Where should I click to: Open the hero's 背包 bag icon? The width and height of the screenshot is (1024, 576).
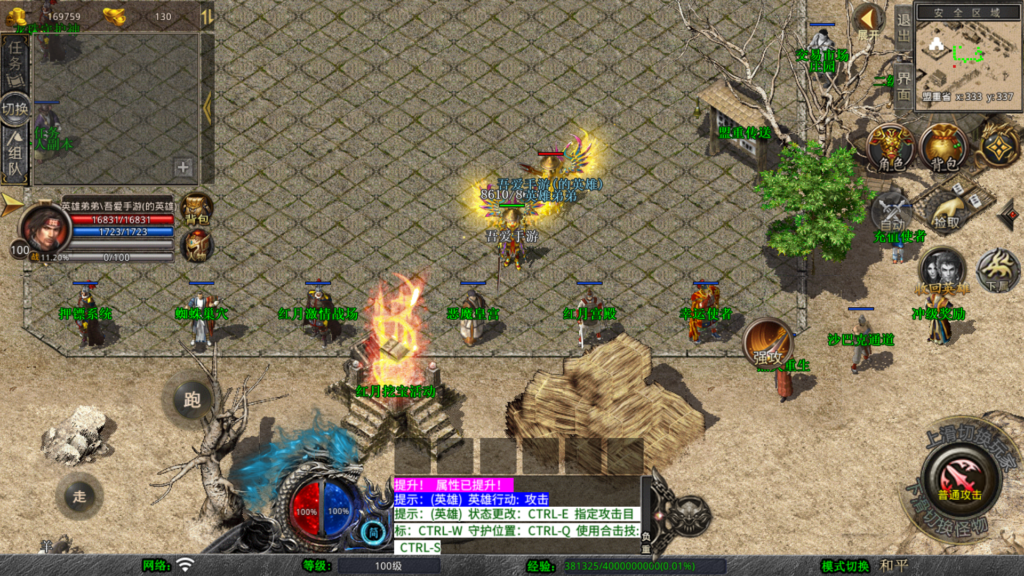point(197,208)
